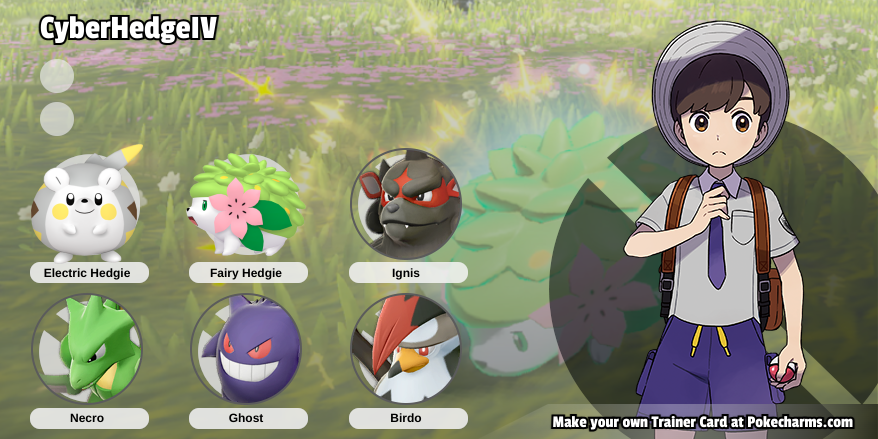Pick the green Scyther-like Necro portrait
This screenshot has height=439, width=878.
click(x=87, y=349)
